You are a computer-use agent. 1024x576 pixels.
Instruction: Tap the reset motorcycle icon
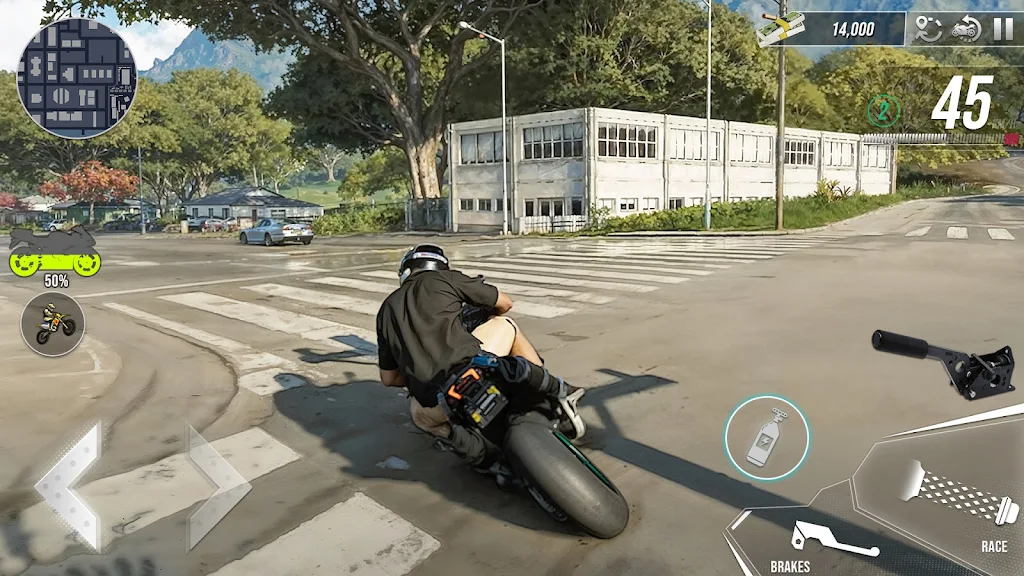(x=966, y=29)
